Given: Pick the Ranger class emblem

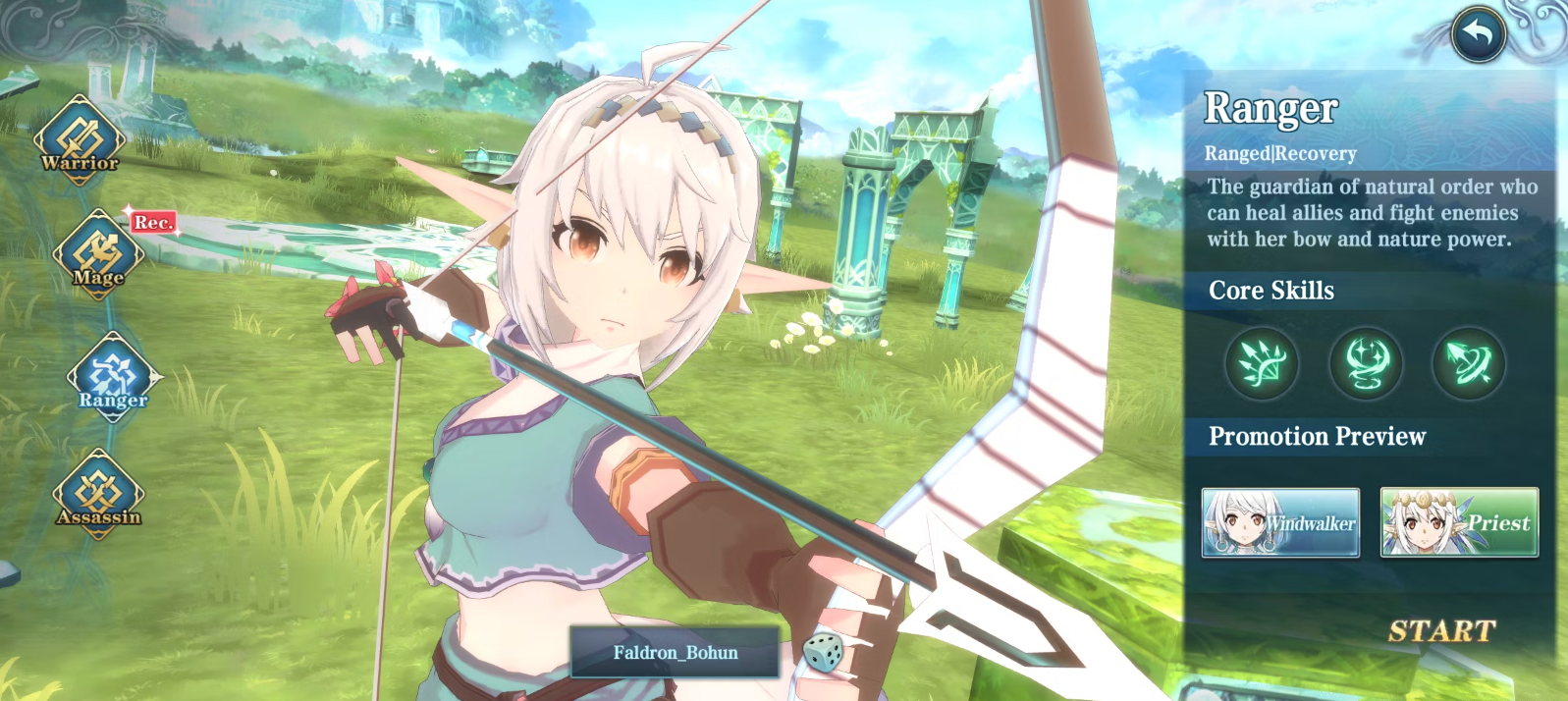Looking at the screenshot, I should [x=113, y=377].
